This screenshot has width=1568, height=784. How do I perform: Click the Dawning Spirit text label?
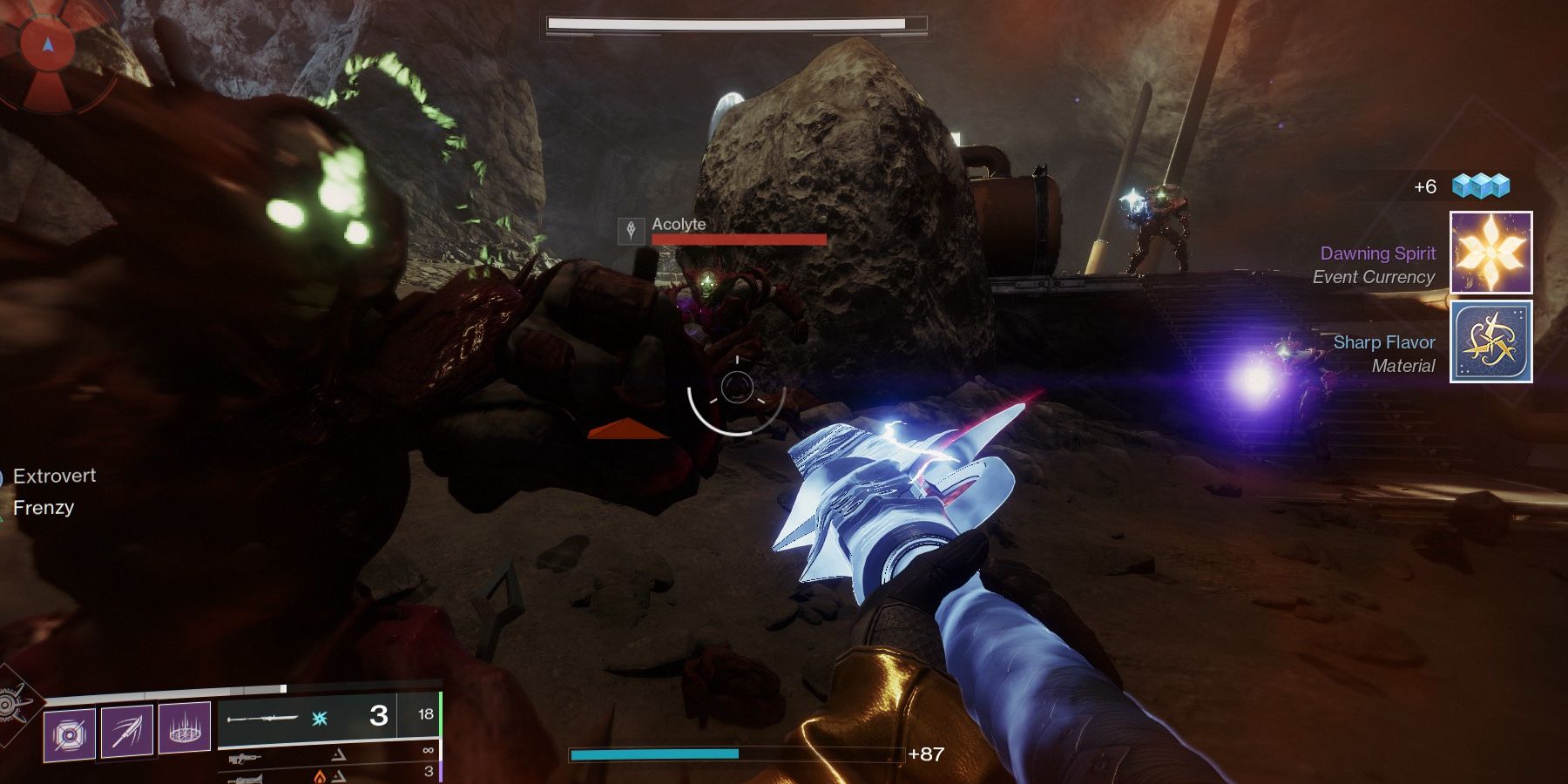pyautogui.click(x=1377, y=253)
